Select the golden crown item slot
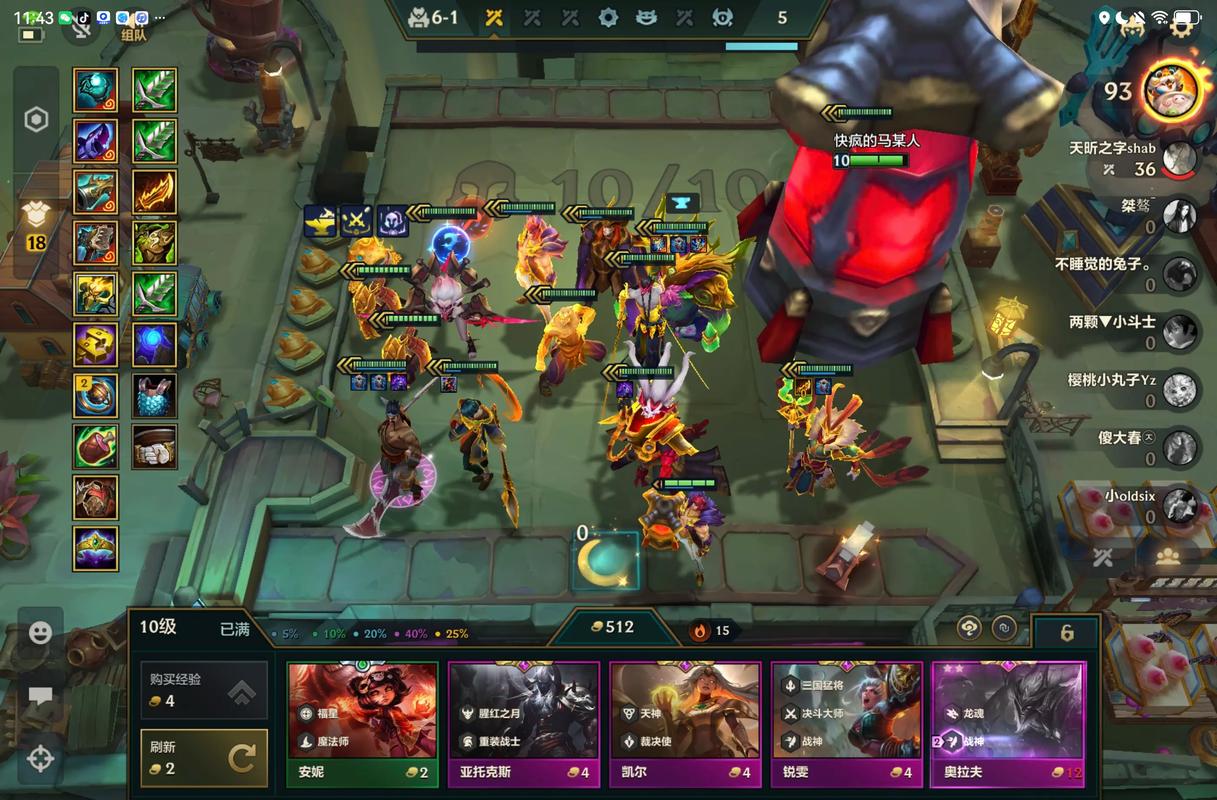 96,548
